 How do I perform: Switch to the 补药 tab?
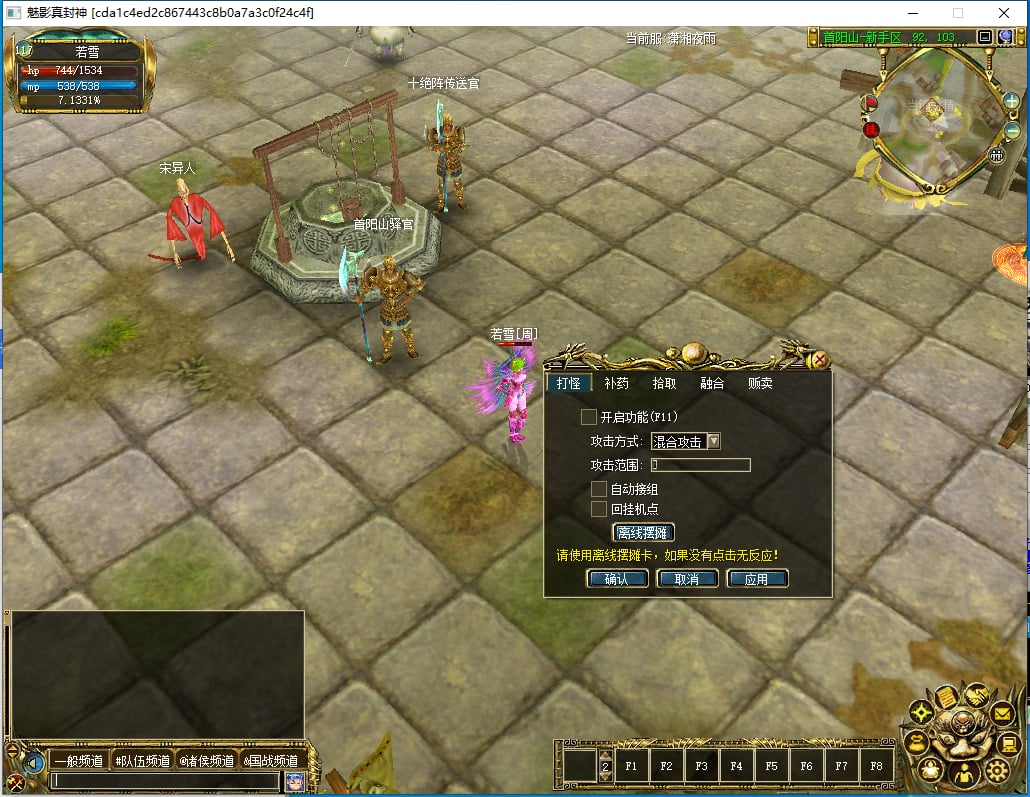point(617,383)
